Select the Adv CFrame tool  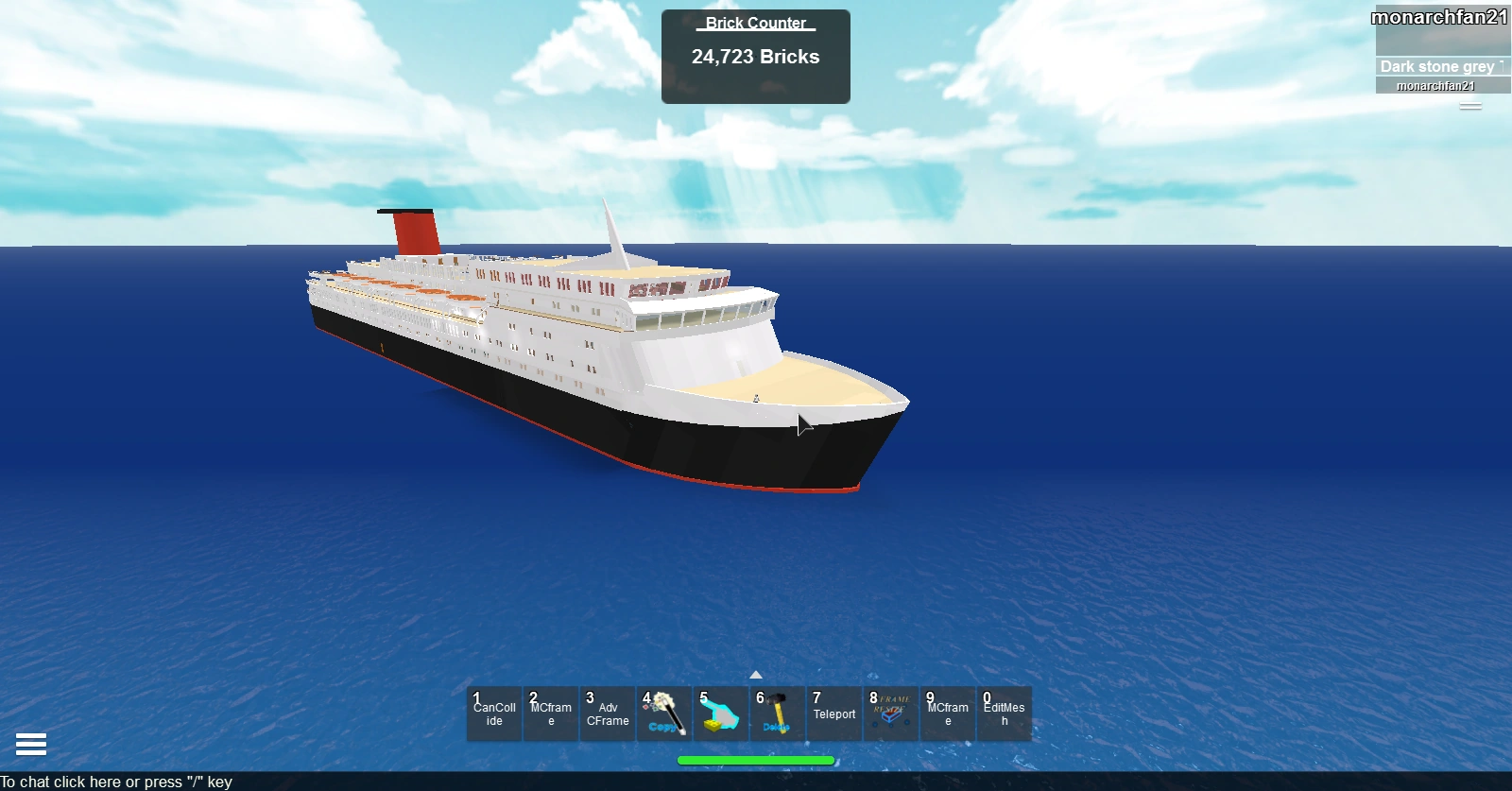click(608, 714)
